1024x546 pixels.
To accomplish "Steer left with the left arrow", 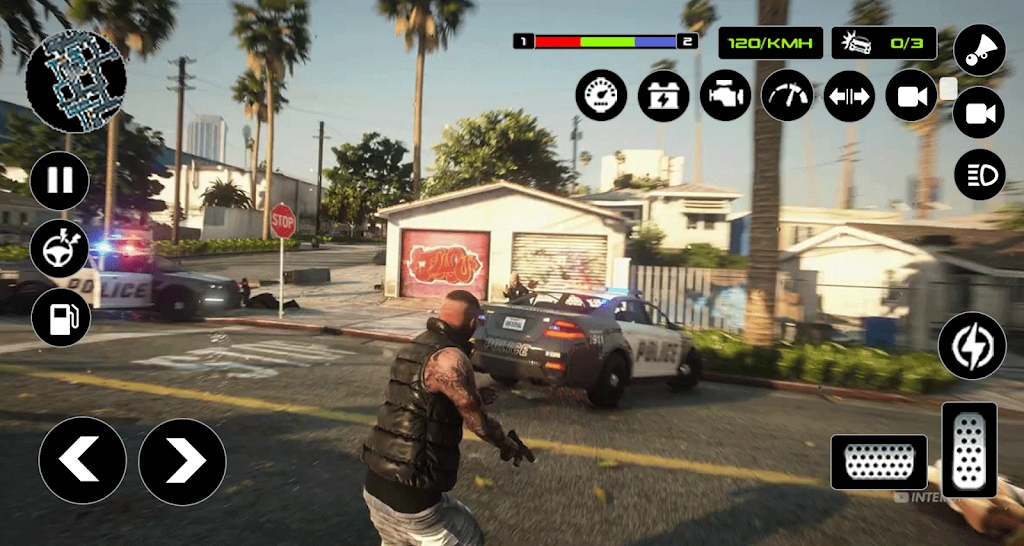I will click(82, 460).
